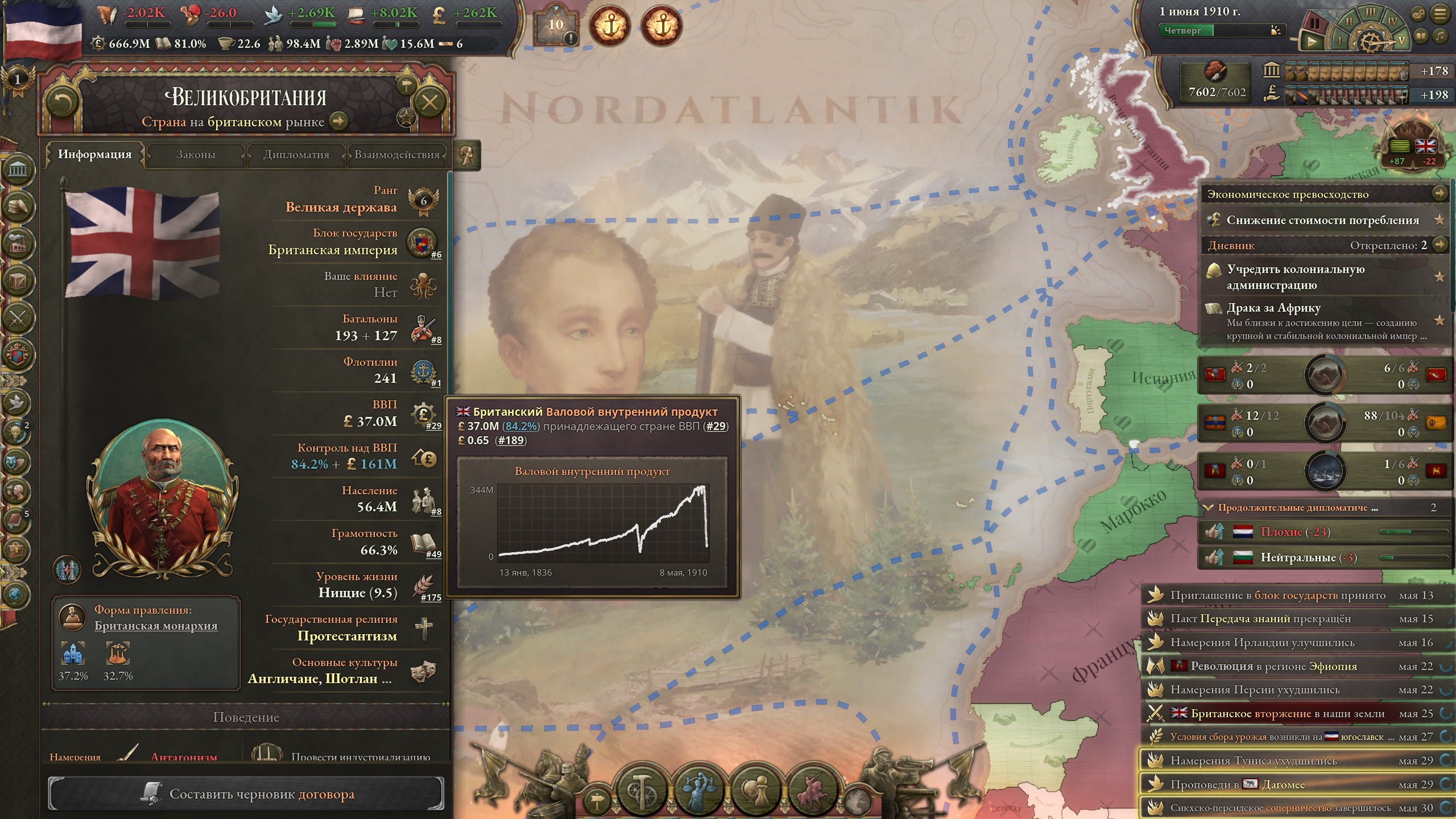
Task: Select the Взаимодействия tab
Action: tap(396, 155)
